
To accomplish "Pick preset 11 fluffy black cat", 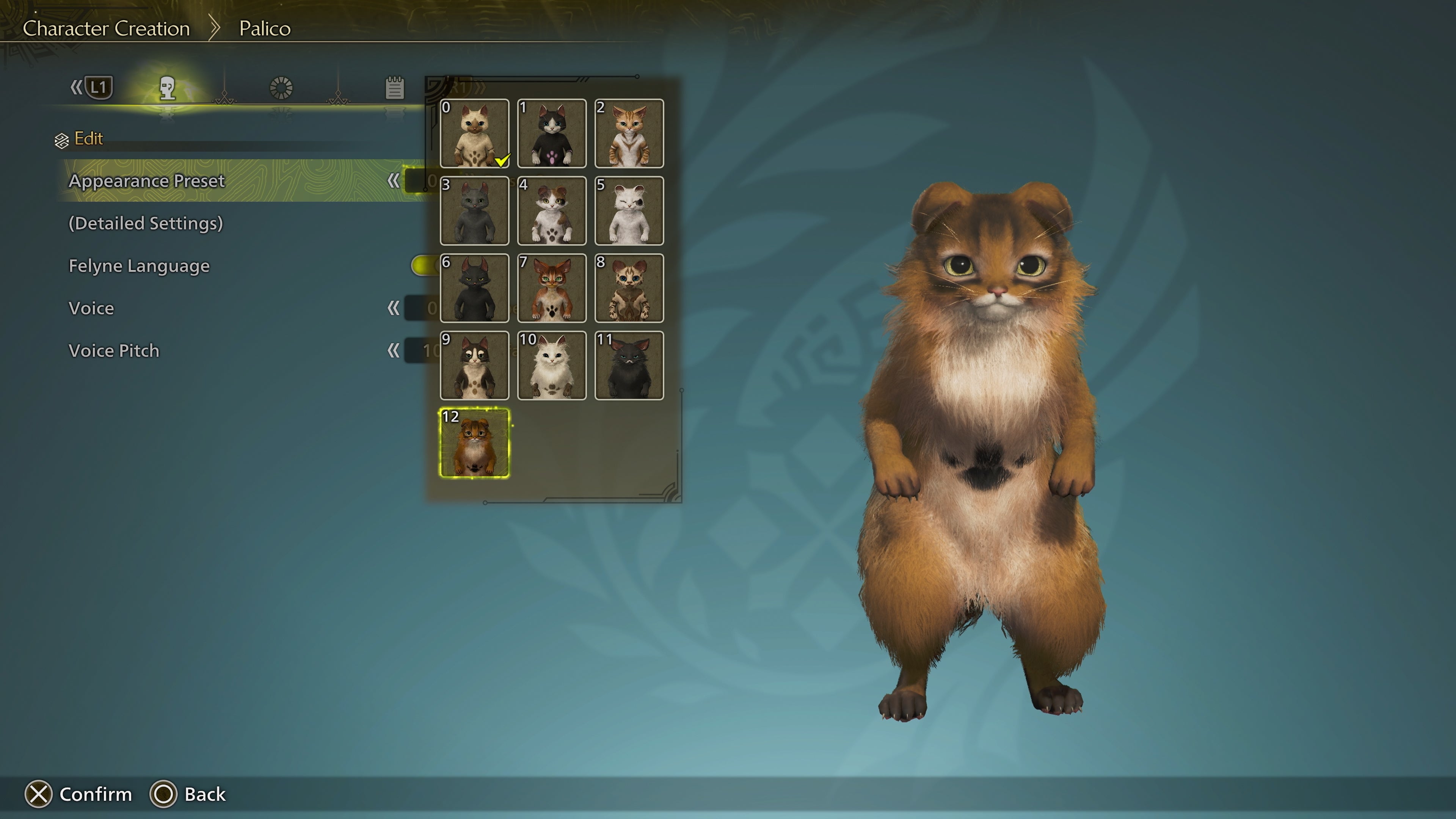I will tap(629, 366).
